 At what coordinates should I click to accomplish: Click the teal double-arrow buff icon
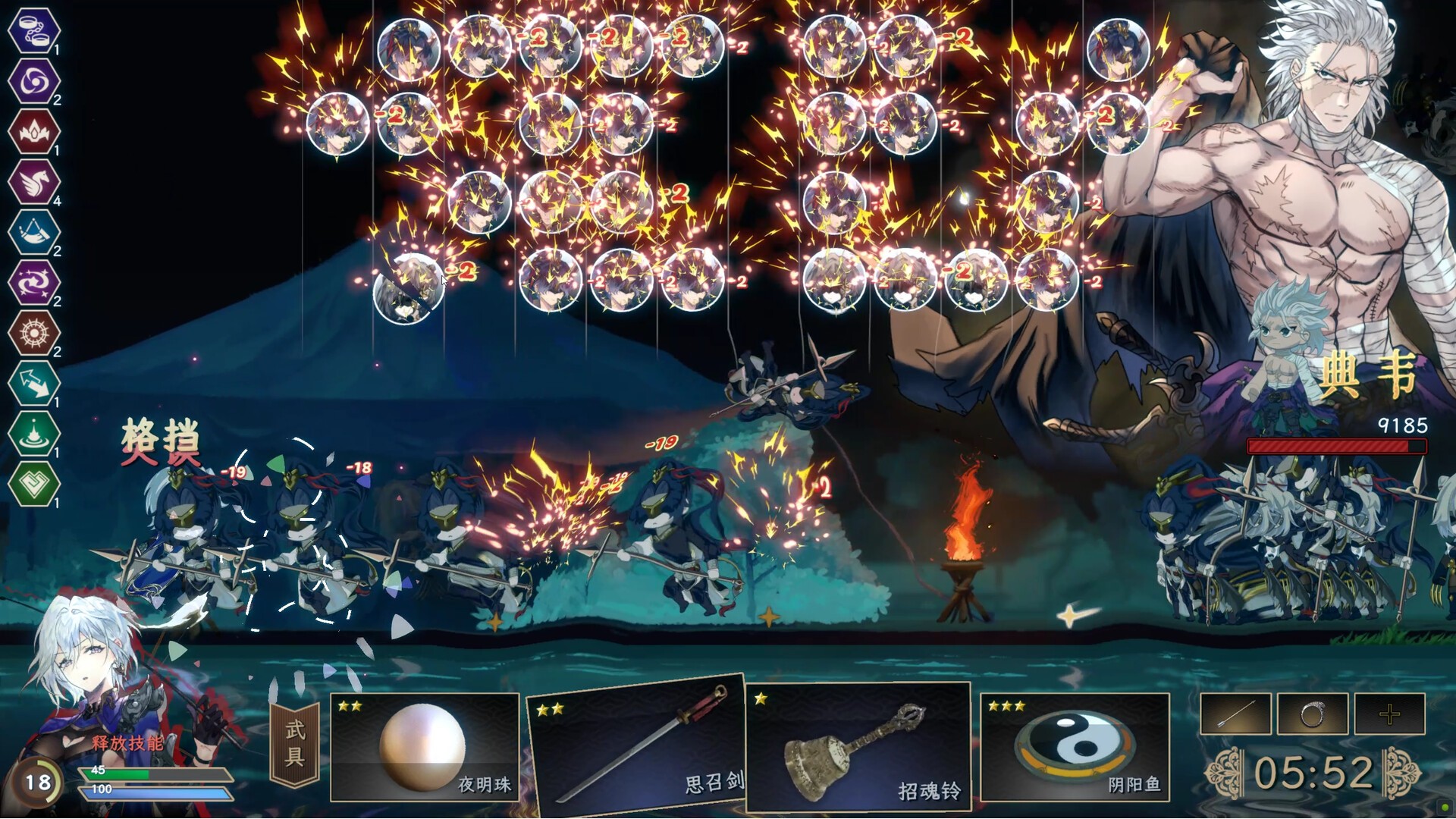(x=34, y=383)
